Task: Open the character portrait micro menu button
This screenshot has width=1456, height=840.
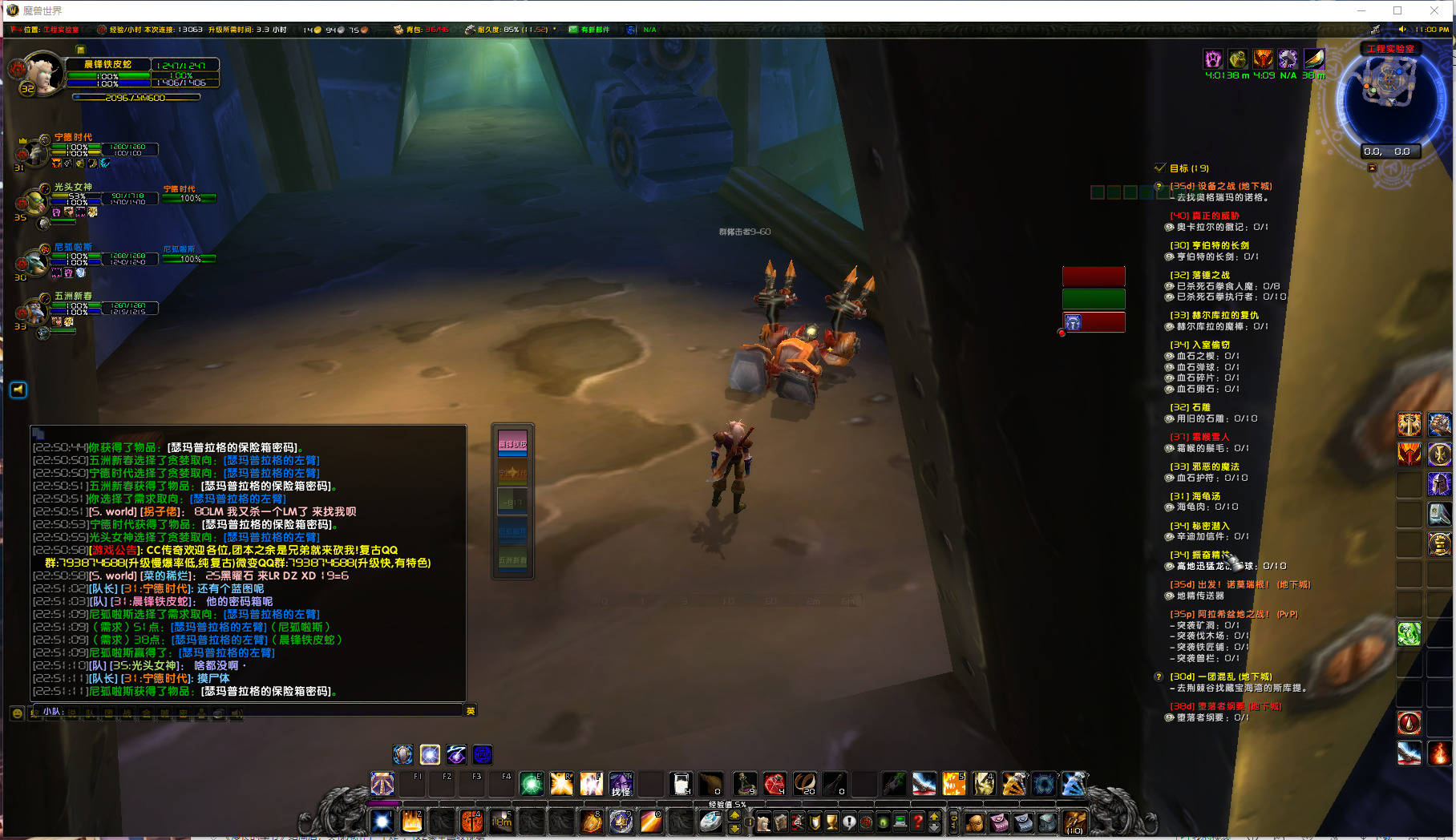Action: 763,822
